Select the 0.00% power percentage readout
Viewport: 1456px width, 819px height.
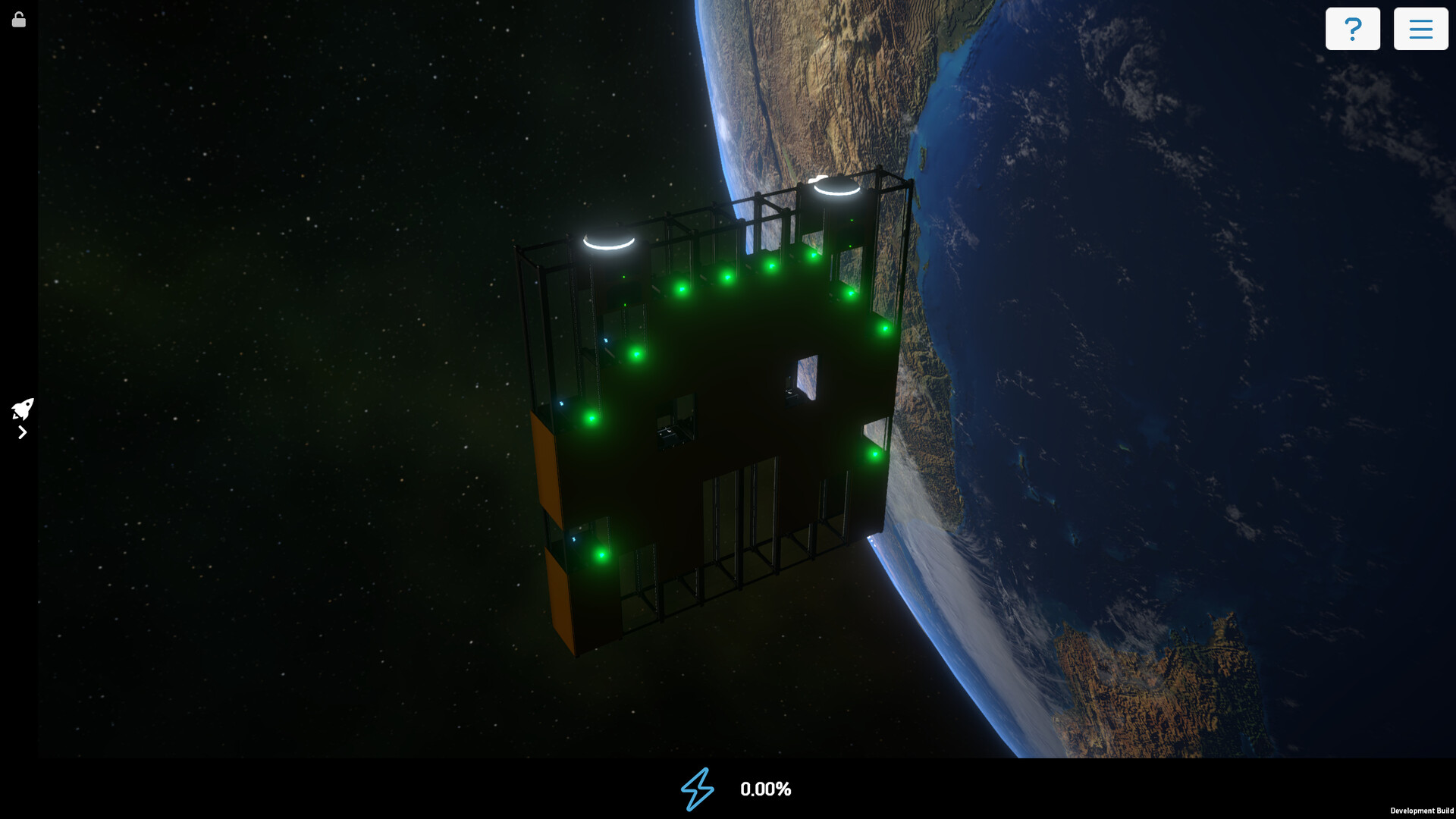(766, 789)
